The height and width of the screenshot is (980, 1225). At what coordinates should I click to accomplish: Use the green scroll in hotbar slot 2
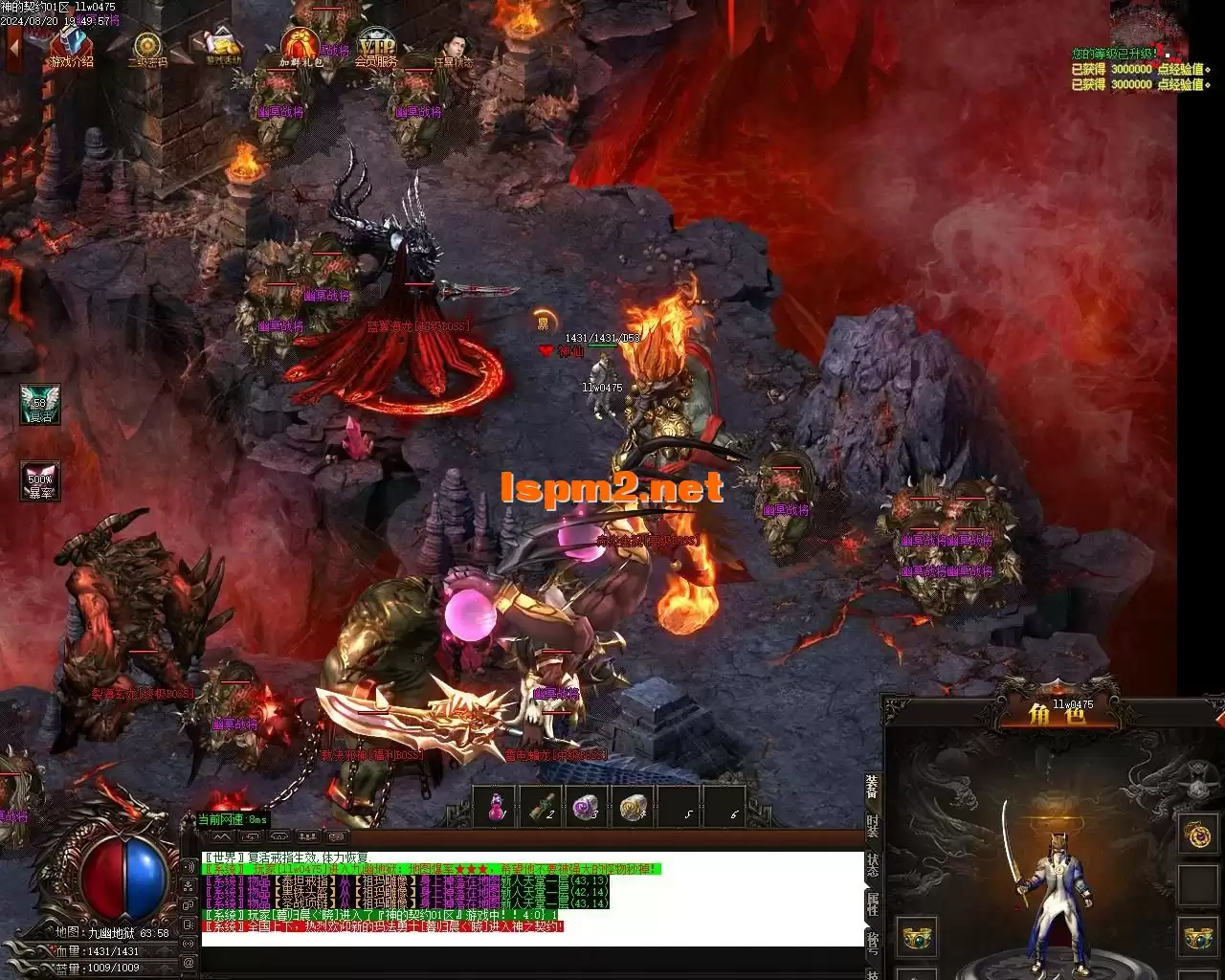pyautogui.click(x=542, y=807)
